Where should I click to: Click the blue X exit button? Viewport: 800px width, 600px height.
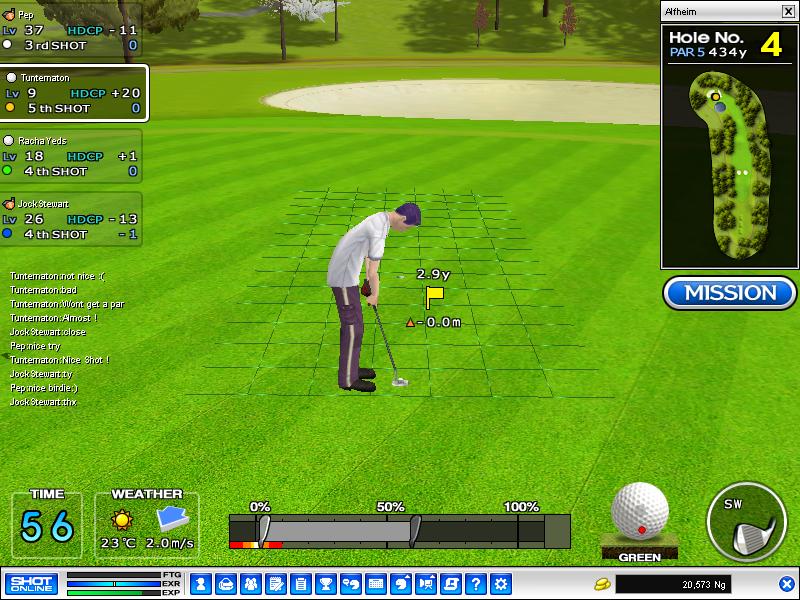point(787,583)
